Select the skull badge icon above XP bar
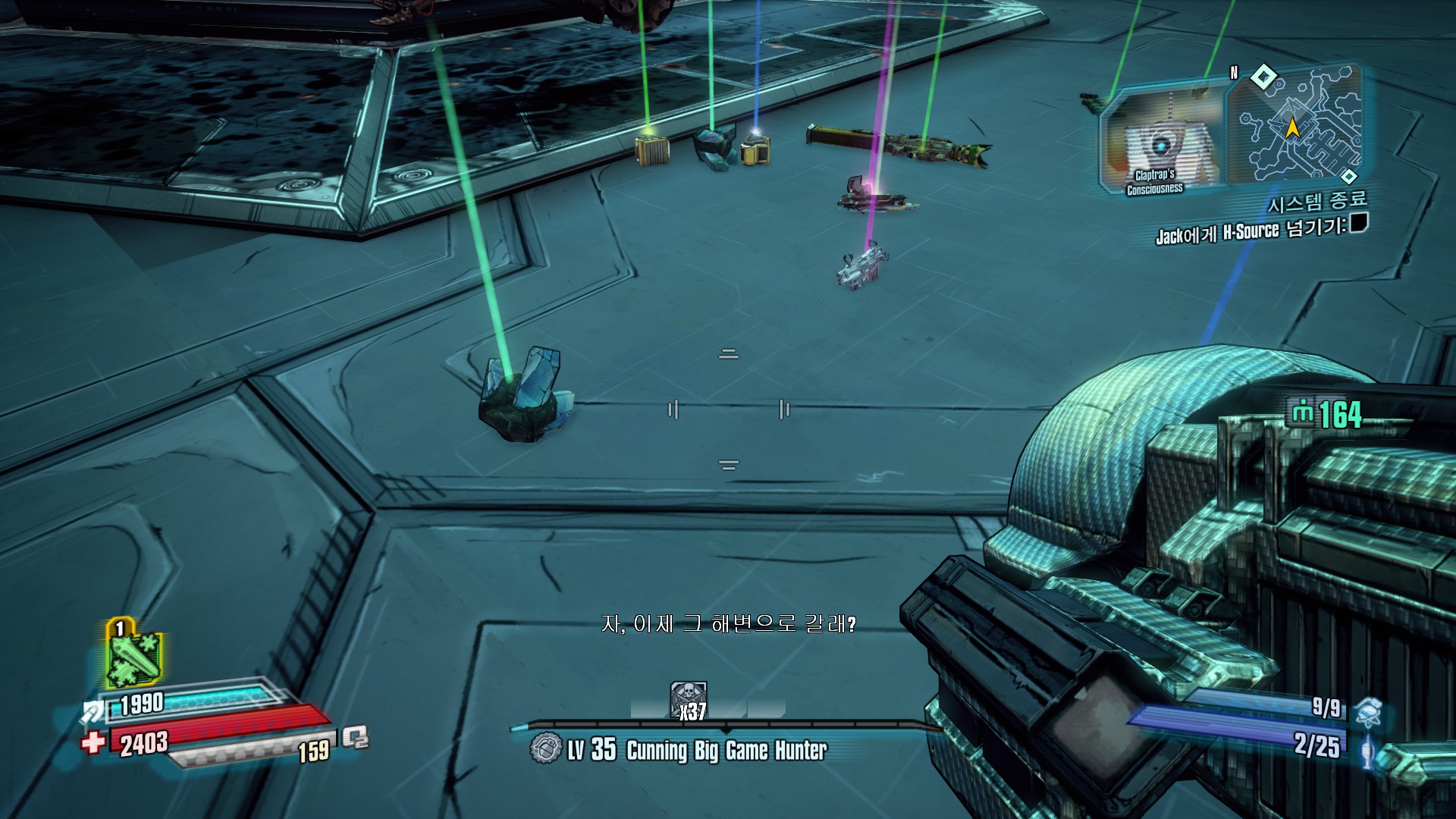This screenshot has height=819, width=1456. (x=689, y=696)
